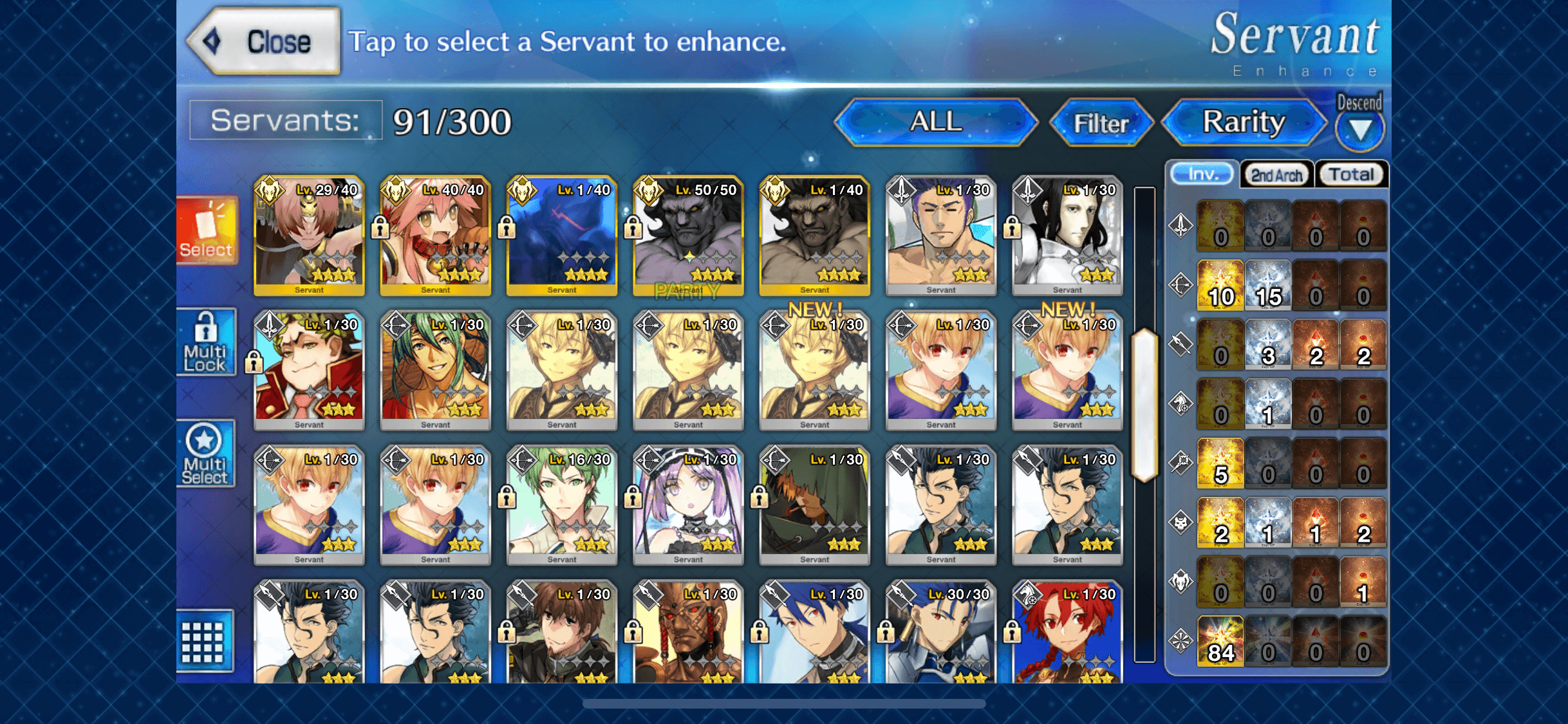1568x724 pixels.
Task: Toggle the Descend sort direction arrow
Action: [x=1359, y=129]
